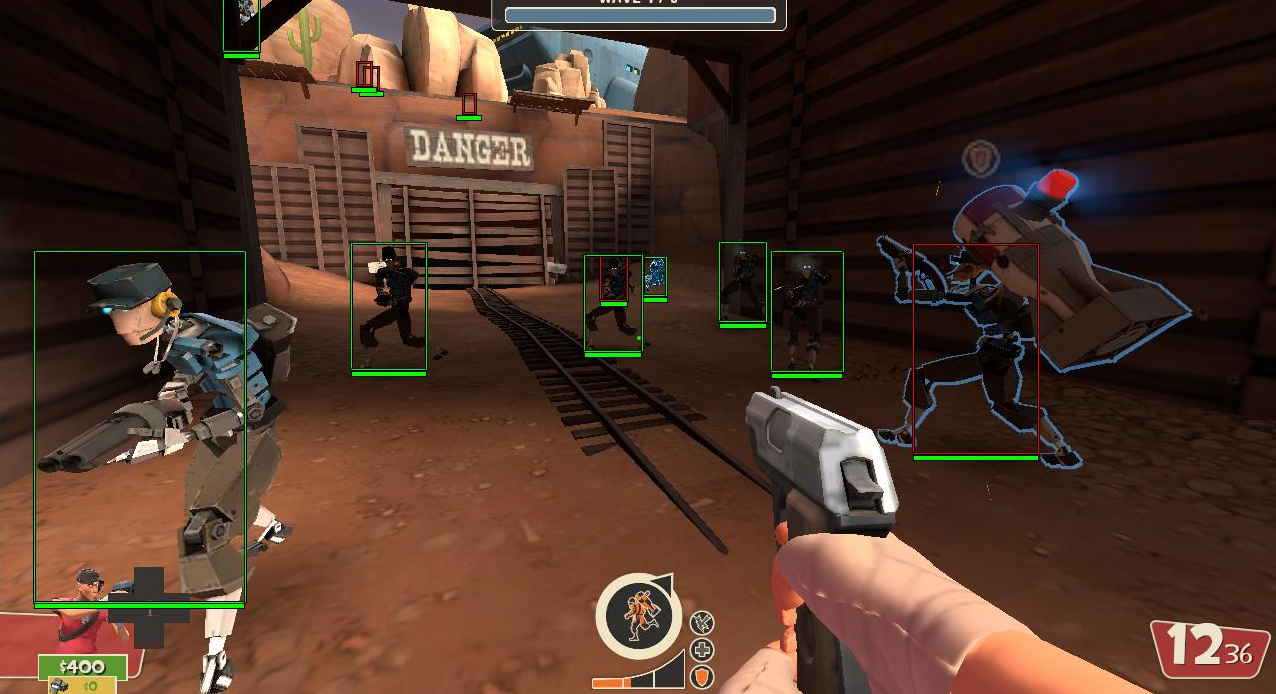Select the small lightning arrow icon
Image resolution: width=1276 pixels, height=694 pixels.
[x=703, y=623]
